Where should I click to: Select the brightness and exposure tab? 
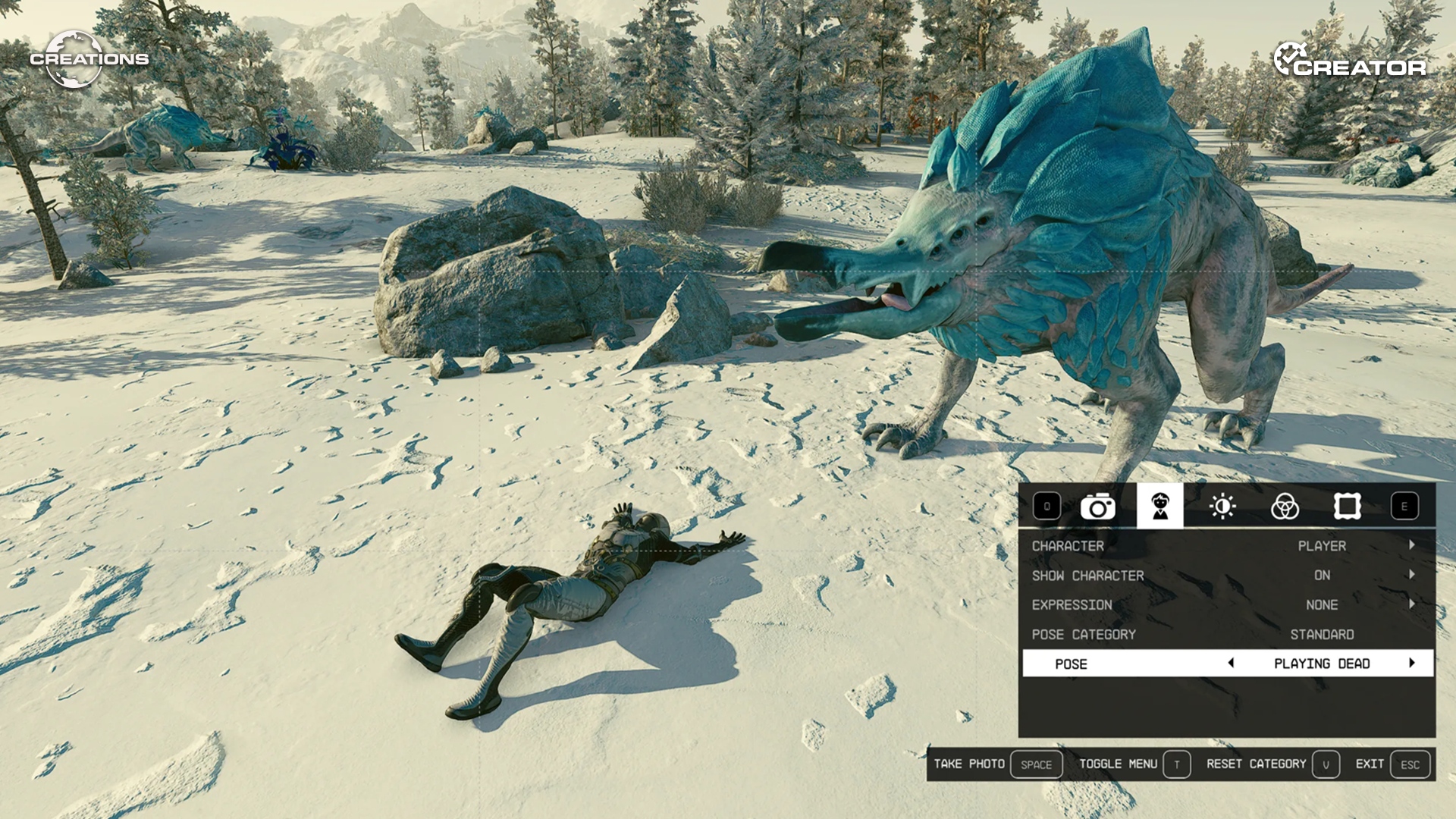(1222, 507)
